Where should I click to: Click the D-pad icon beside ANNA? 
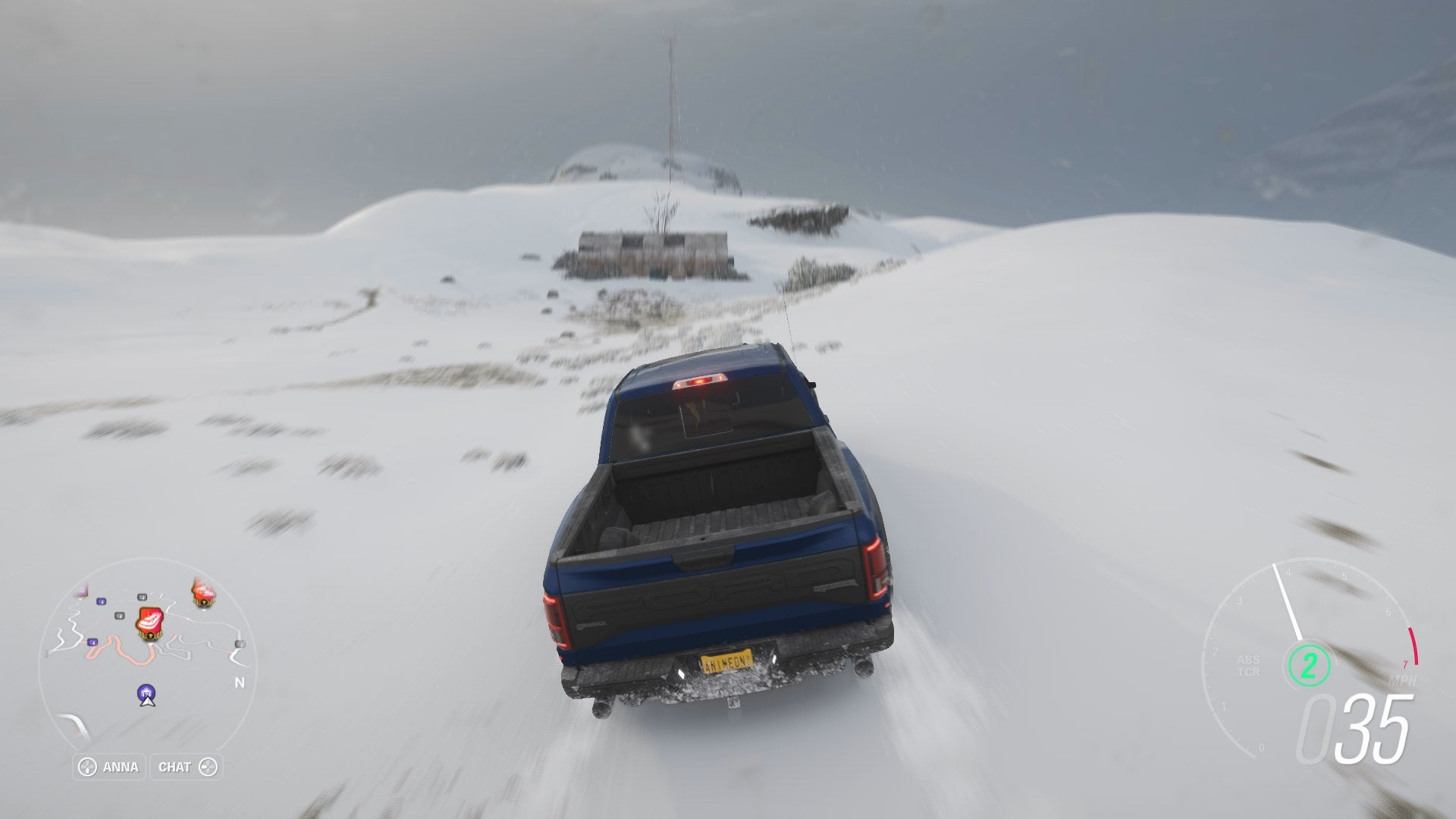pos(88,765)
